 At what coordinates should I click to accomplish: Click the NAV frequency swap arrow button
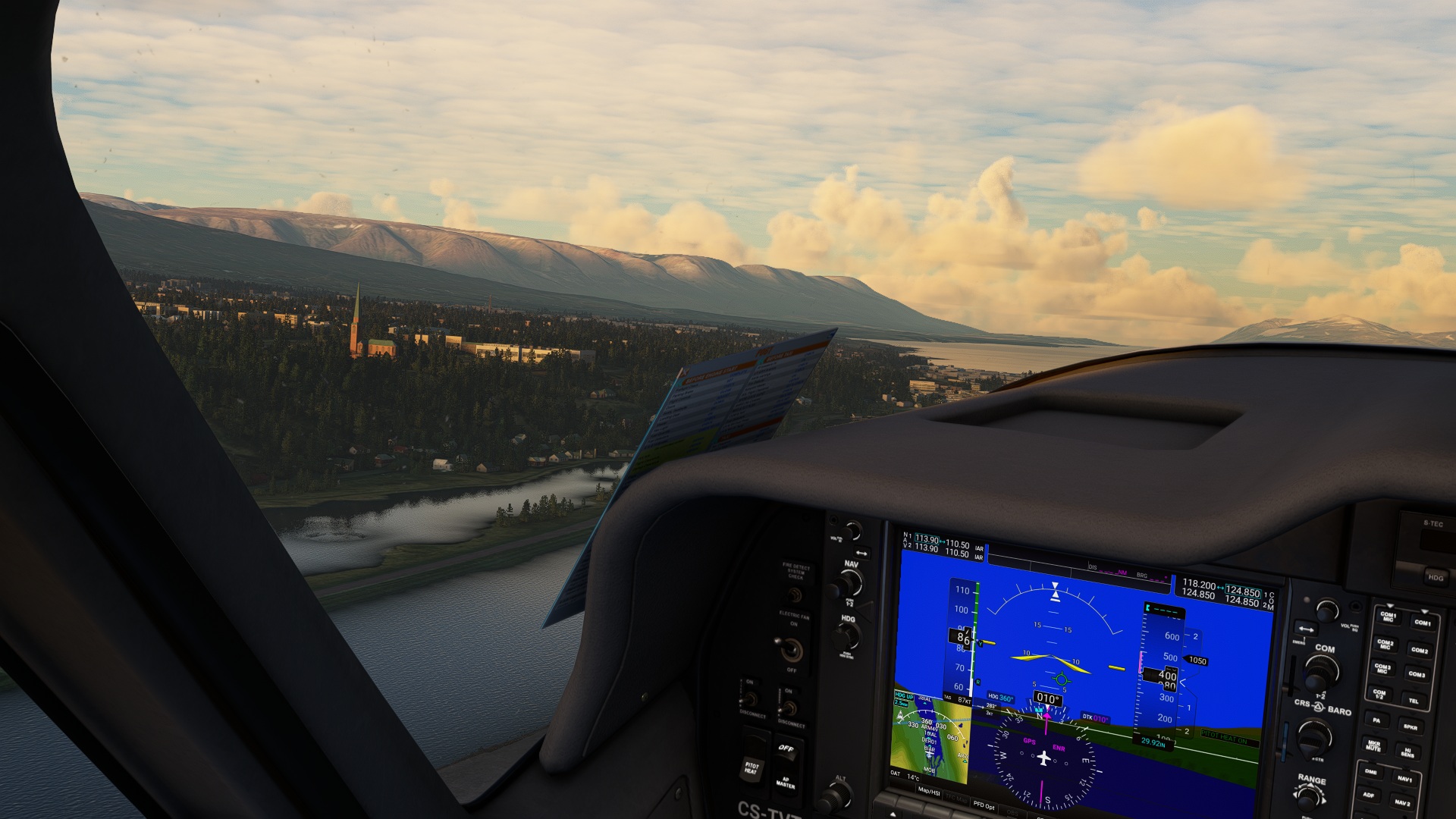[861, 554]
